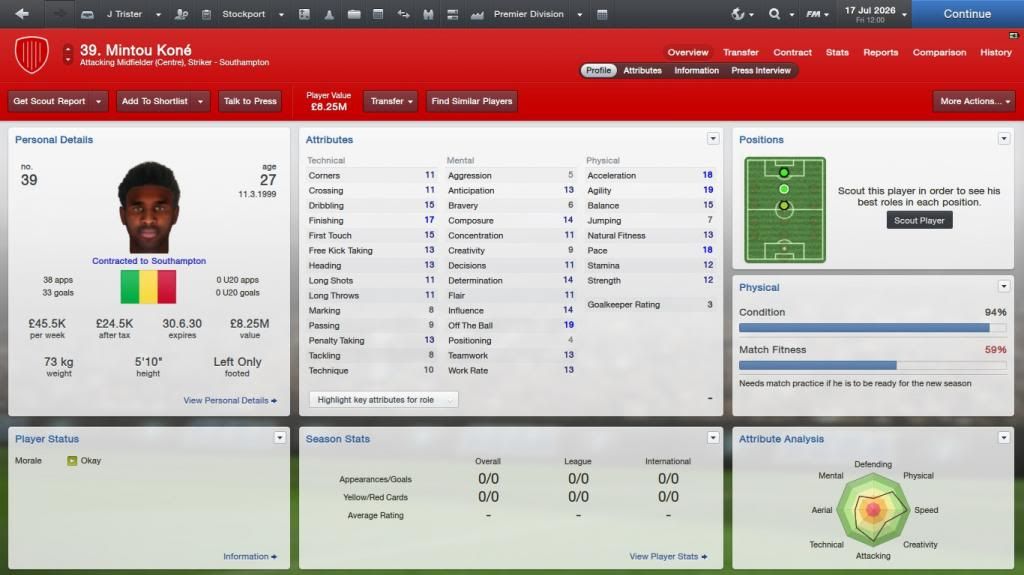Go back with the arrow button

pos(22,14)
